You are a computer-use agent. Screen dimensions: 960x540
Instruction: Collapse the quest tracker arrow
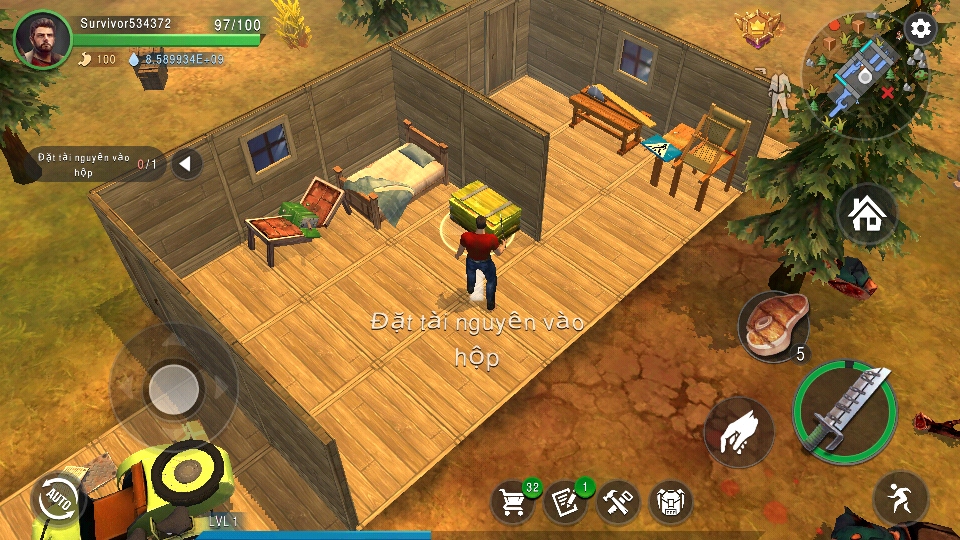187,163
